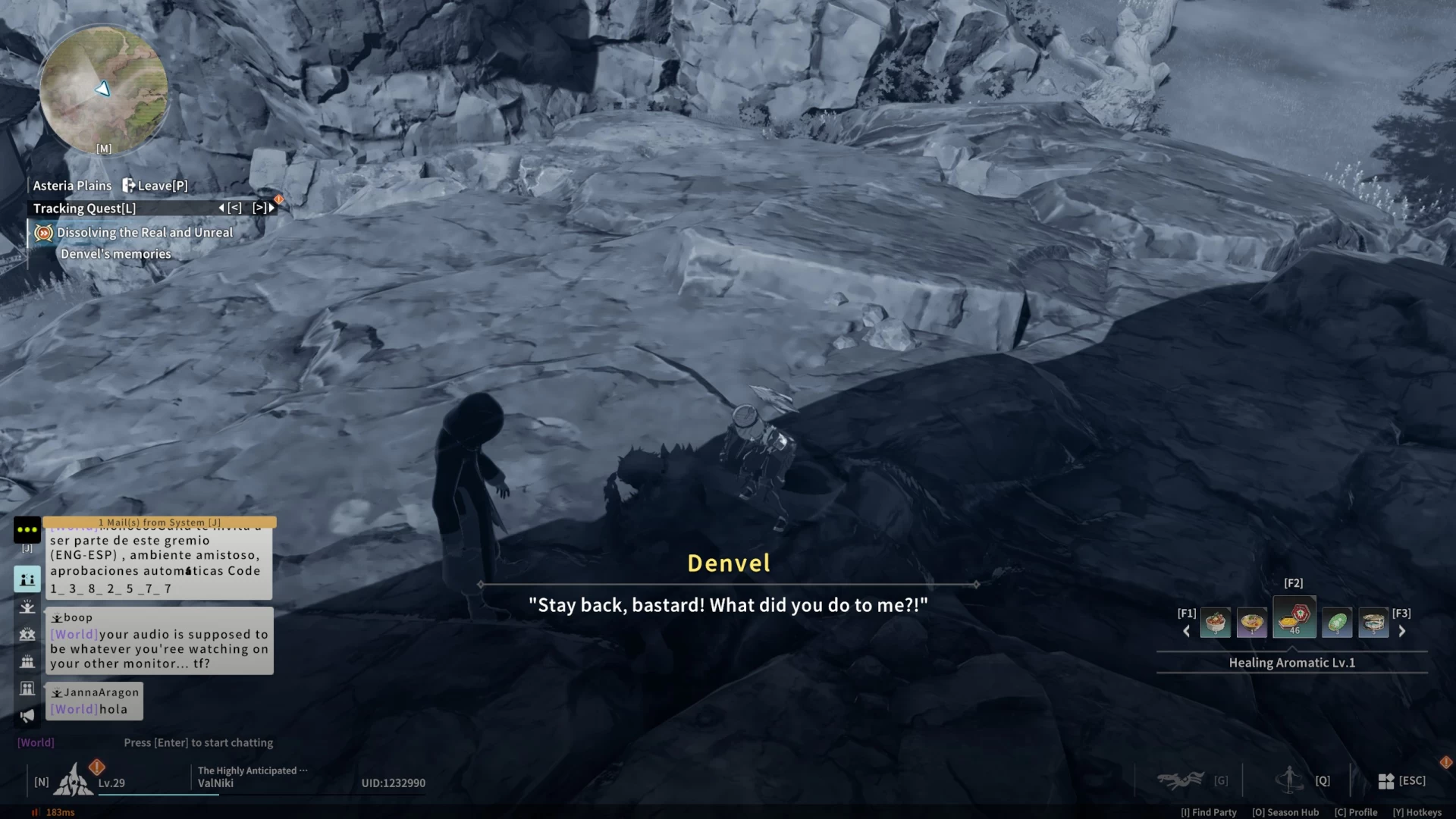The width and height of the screenshot is (1456, 819).
Task: Switch to previous tracked quest arrow
Action: pos(231,208)
